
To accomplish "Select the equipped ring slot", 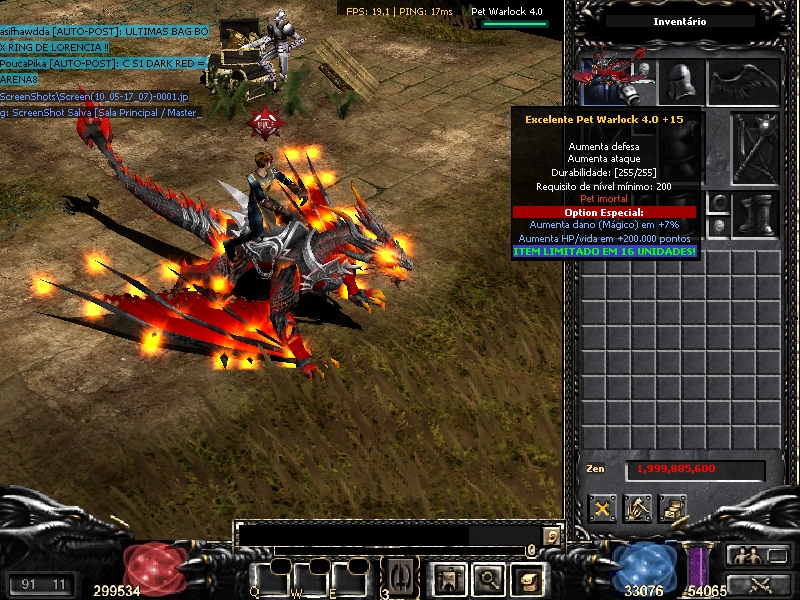I will [x=720, y=204].
